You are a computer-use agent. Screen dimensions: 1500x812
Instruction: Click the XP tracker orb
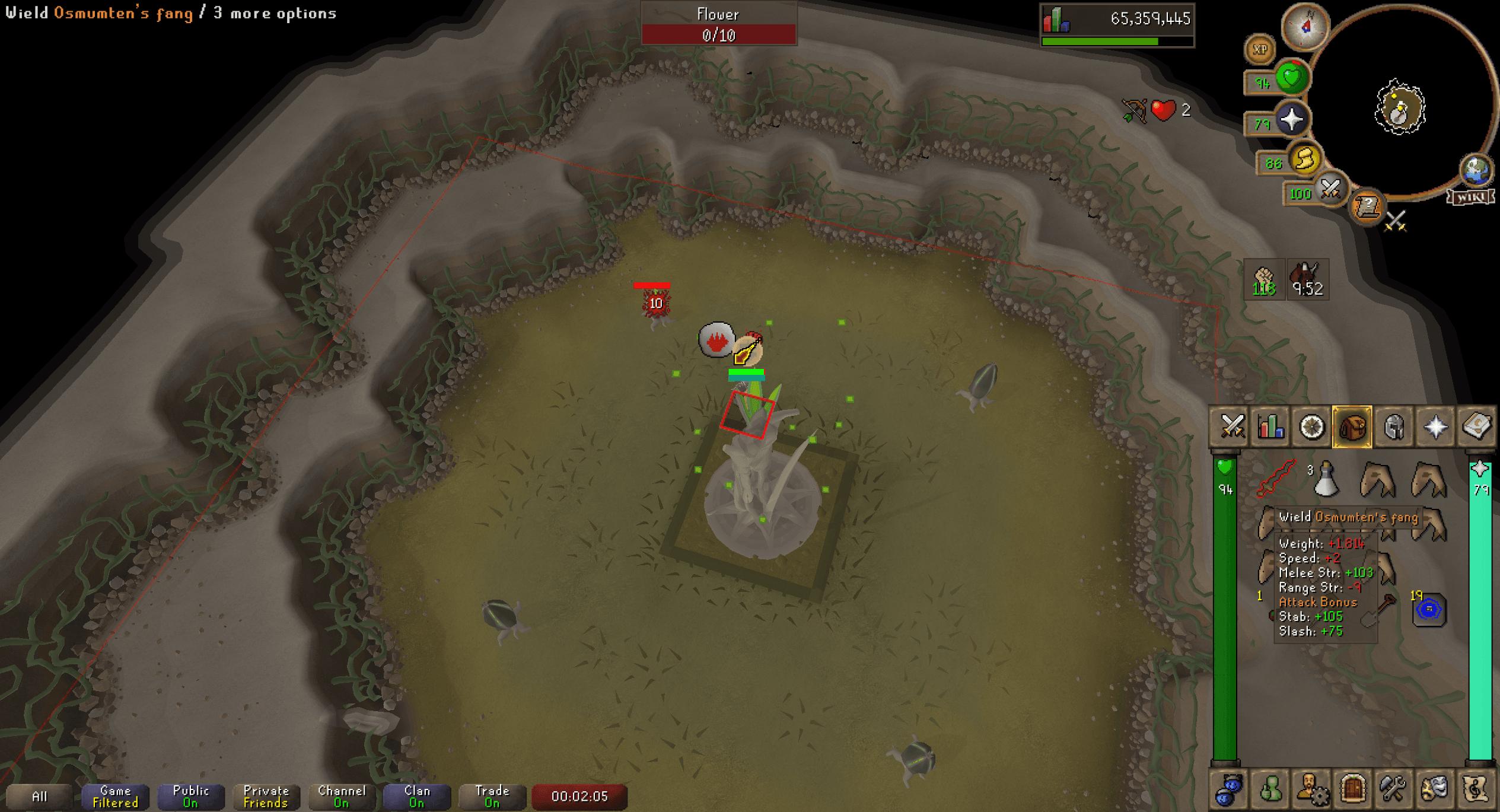pyautogui.click(x=1259, y=49)
